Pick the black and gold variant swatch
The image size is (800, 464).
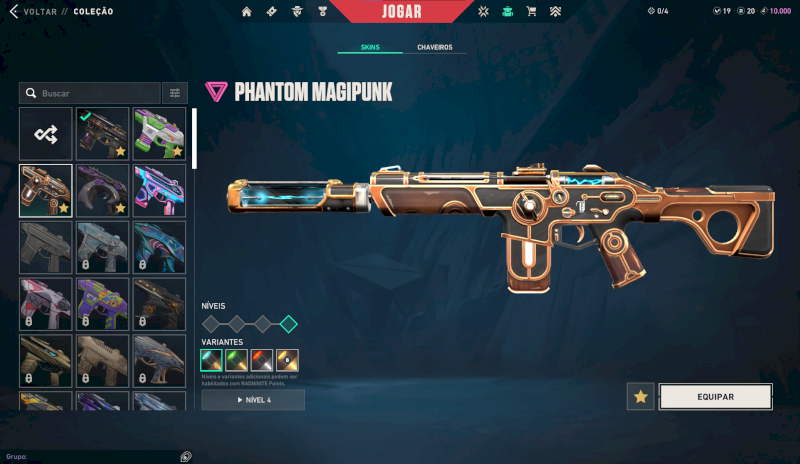287,360
